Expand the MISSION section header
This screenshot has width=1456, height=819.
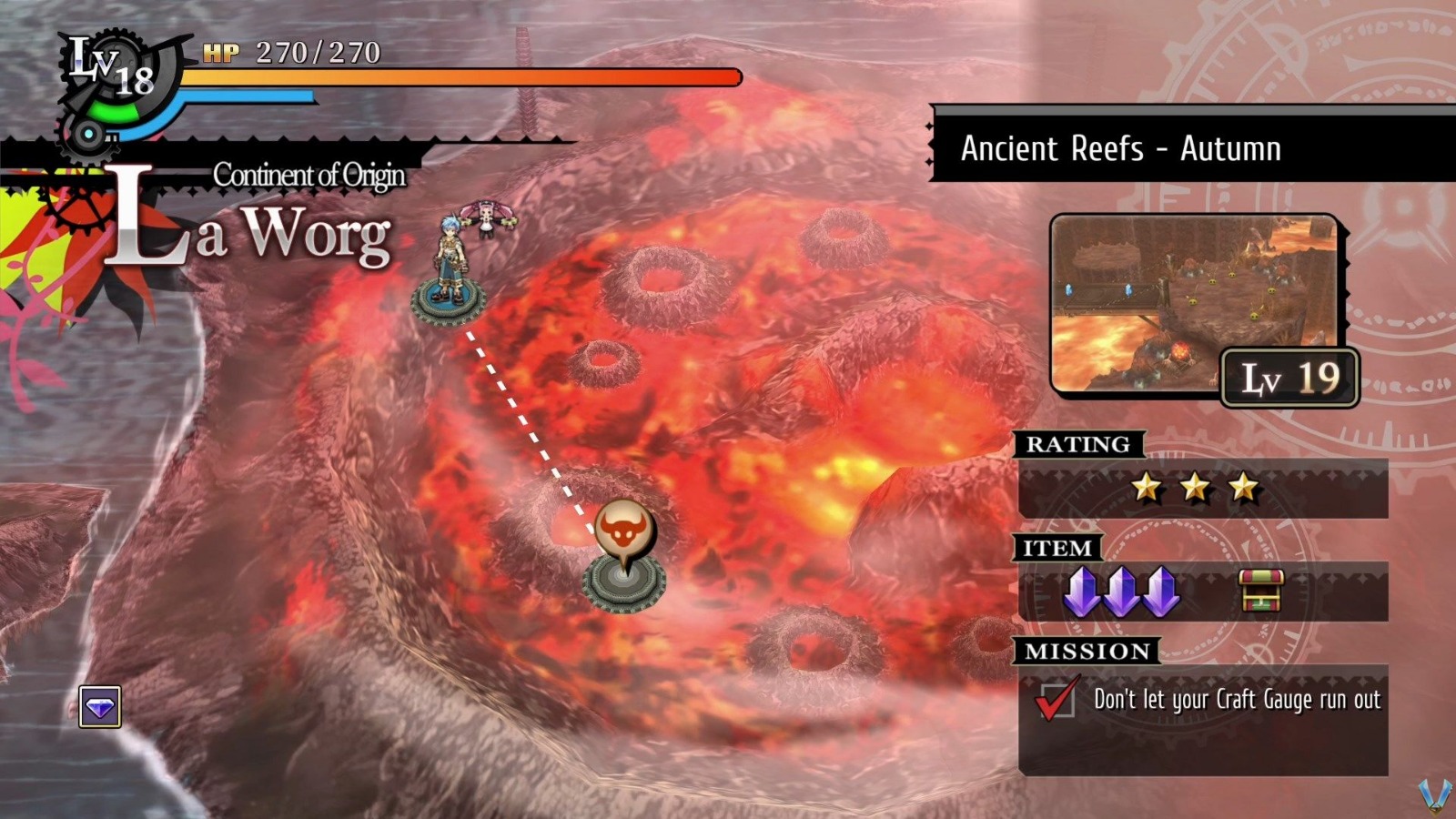point(1088,652)
